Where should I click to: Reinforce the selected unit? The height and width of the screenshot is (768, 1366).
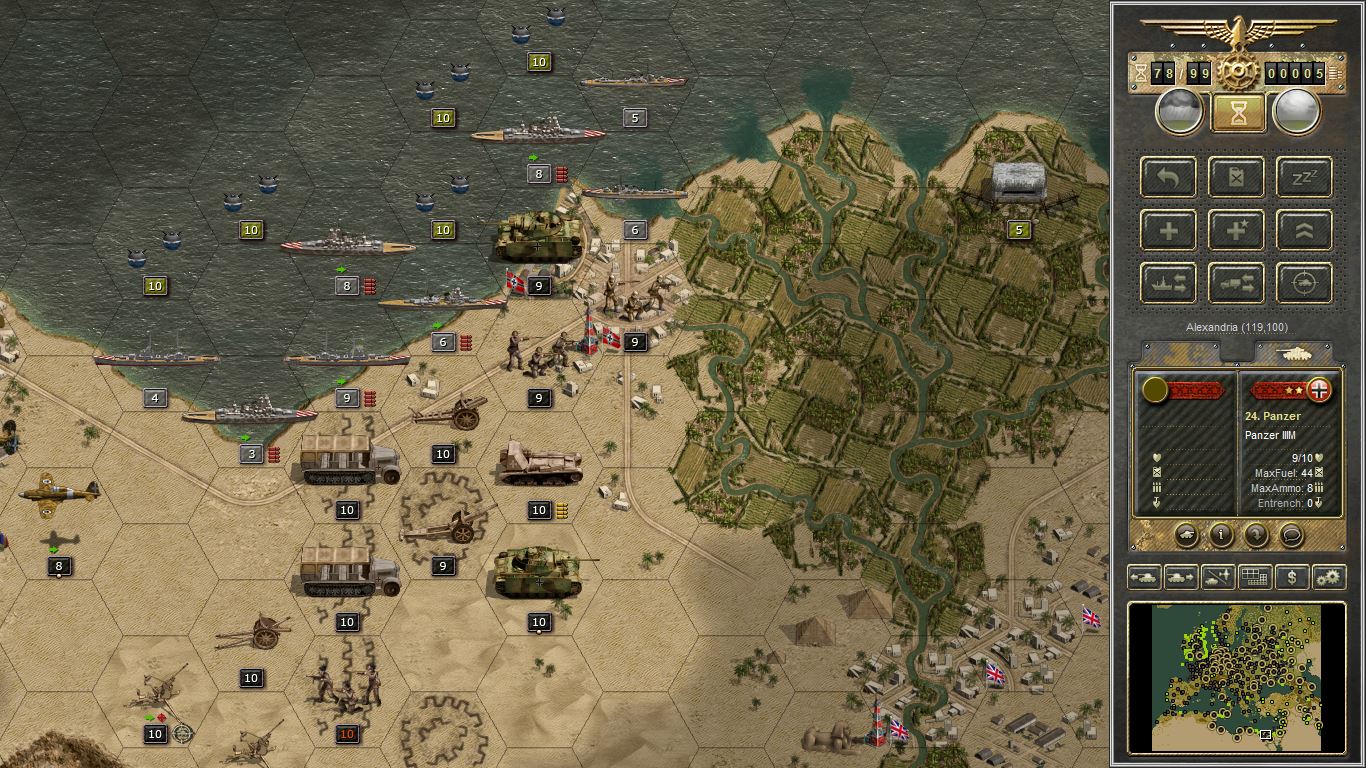1167,230
